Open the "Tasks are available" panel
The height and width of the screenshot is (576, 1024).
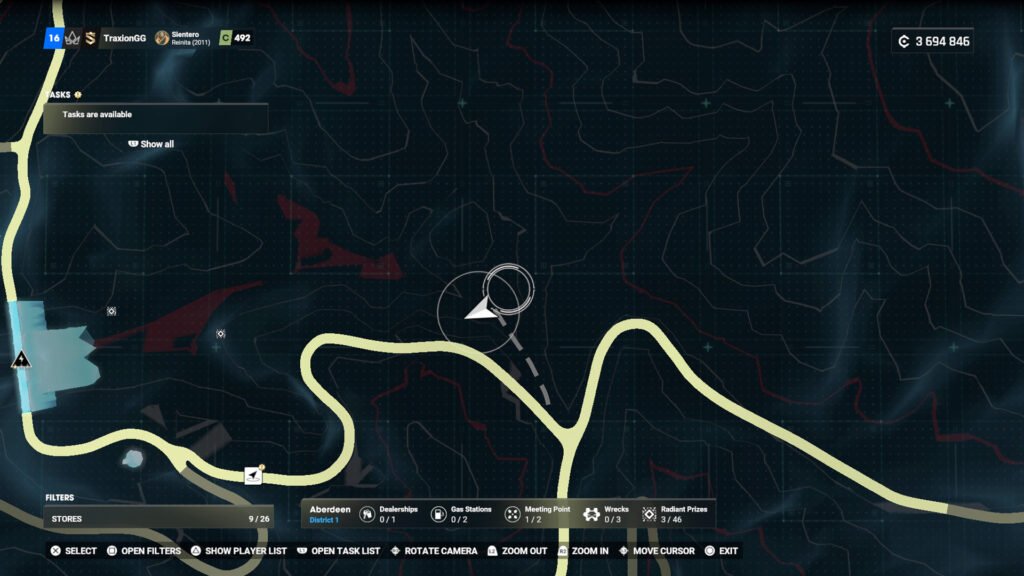(155, 116)
